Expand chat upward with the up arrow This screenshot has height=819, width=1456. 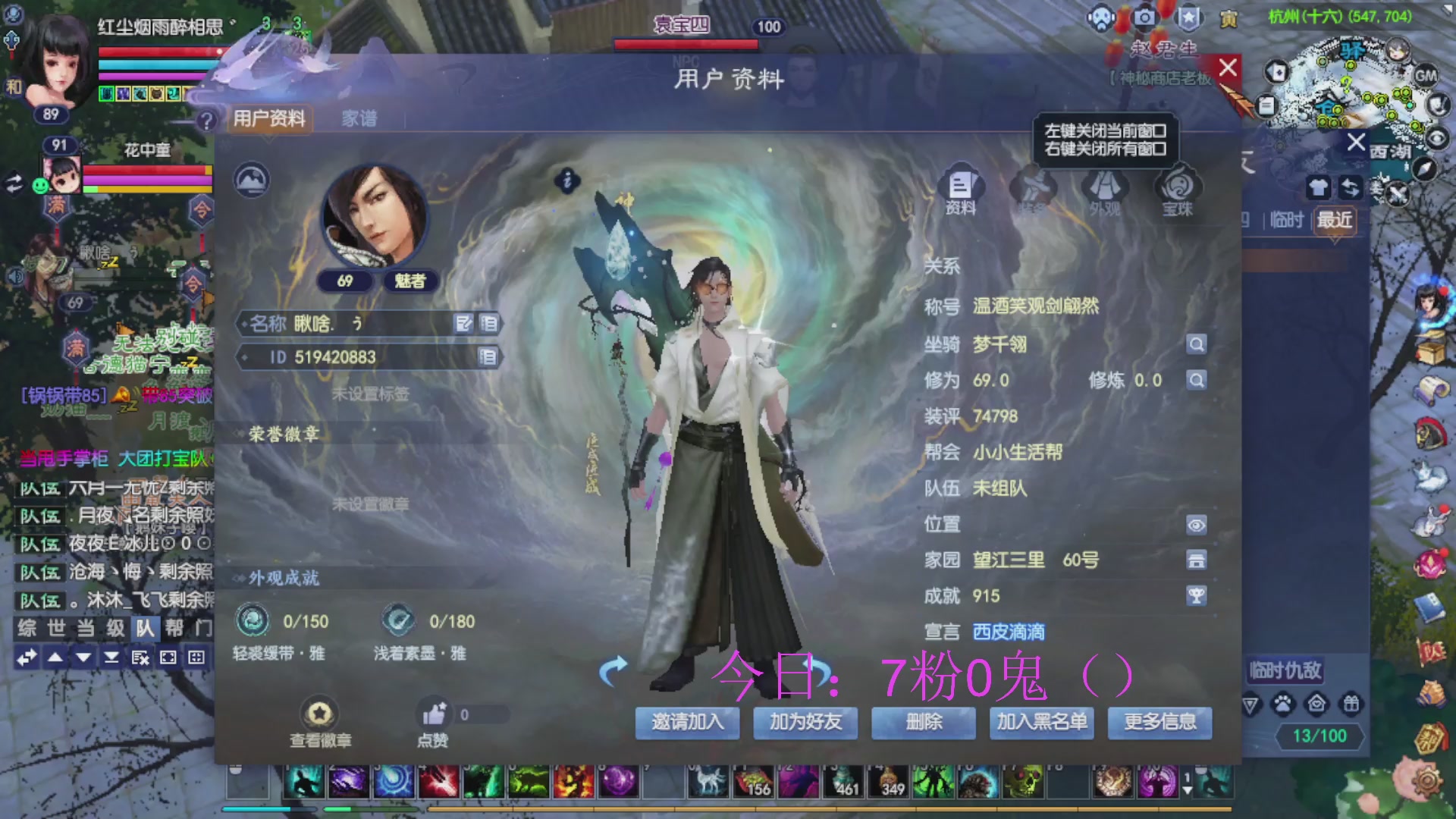click(55, 657)
